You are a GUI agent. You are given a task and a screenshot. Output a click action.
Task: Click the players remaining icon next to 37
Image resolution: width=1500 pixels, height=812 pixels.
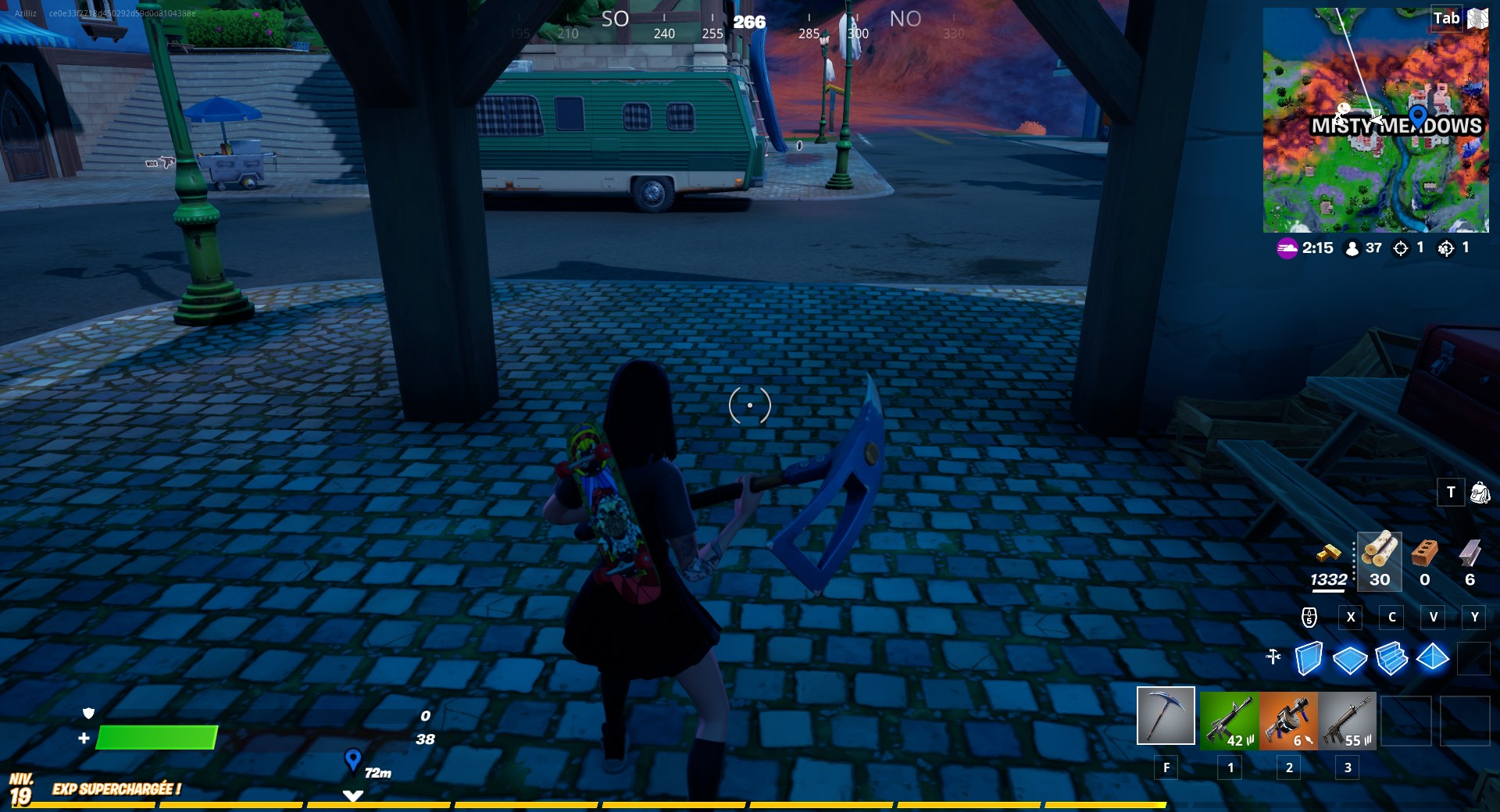[1351, 248]
